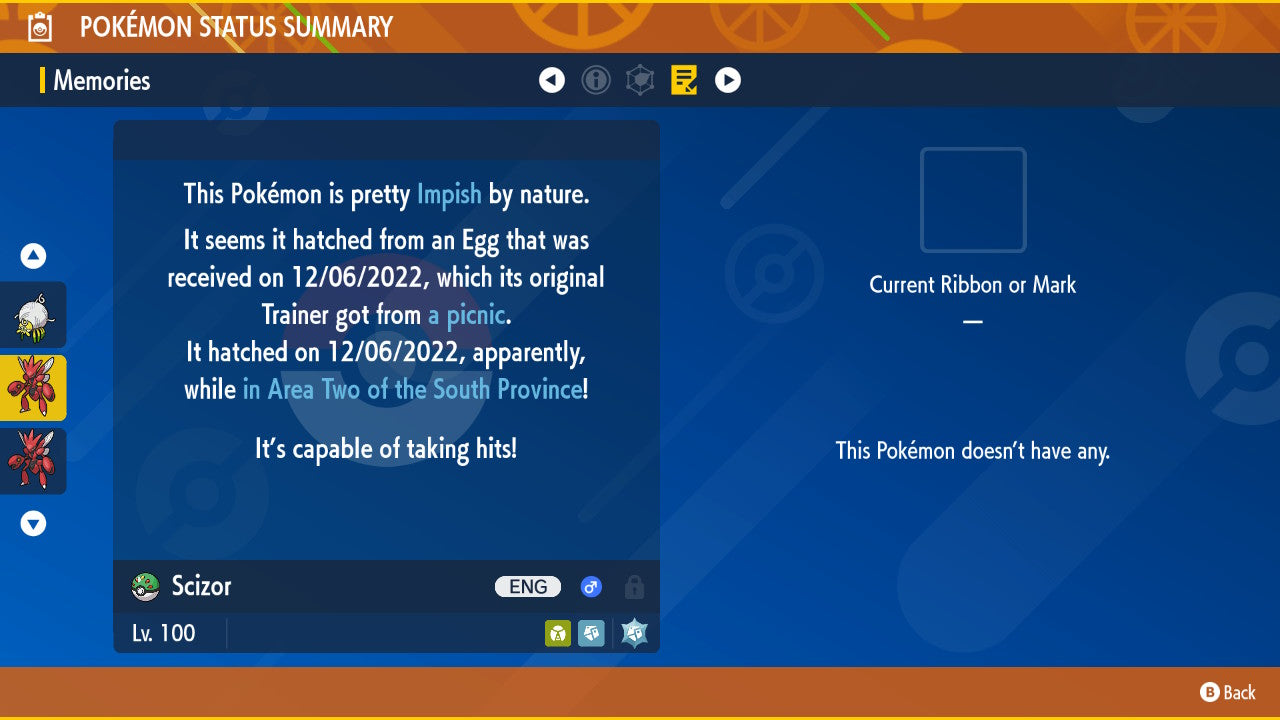Viewport: 1280px width, 720px height.
Task: Click the camera icon in the title bar
Action: [40, 26]
